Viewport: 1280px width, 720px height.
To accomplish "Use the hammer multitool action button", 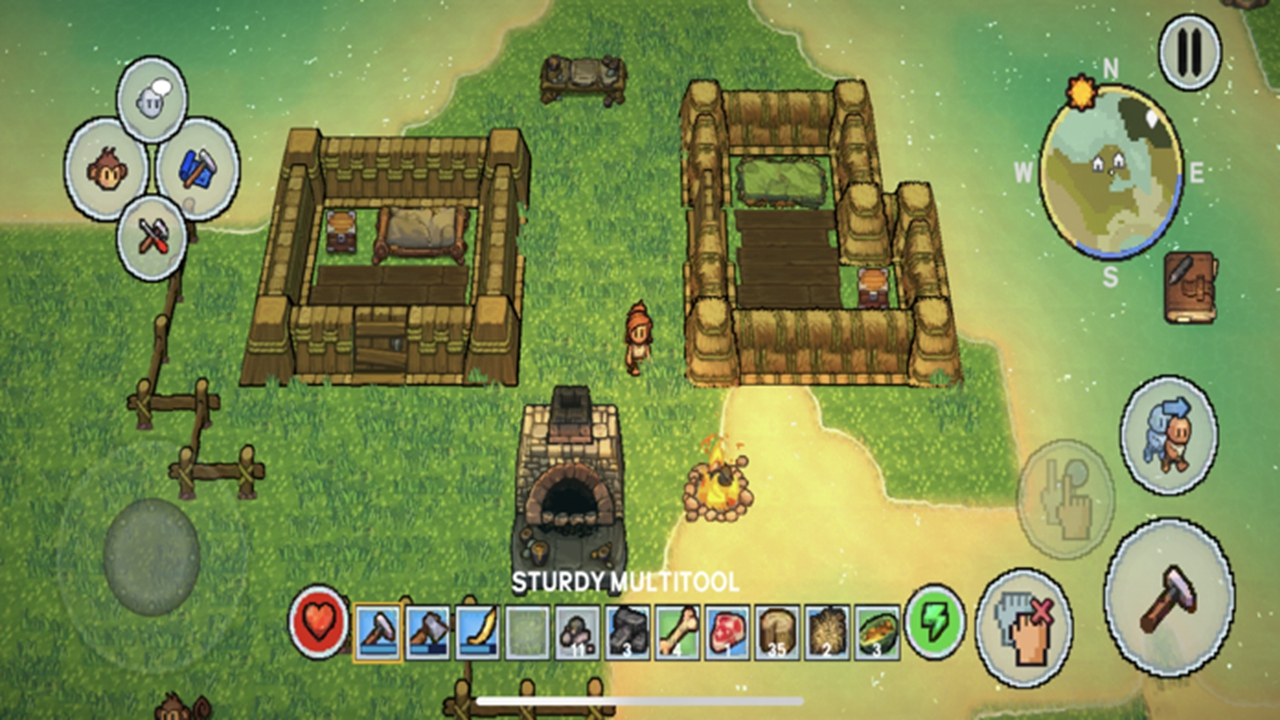I will point(1168,596).
